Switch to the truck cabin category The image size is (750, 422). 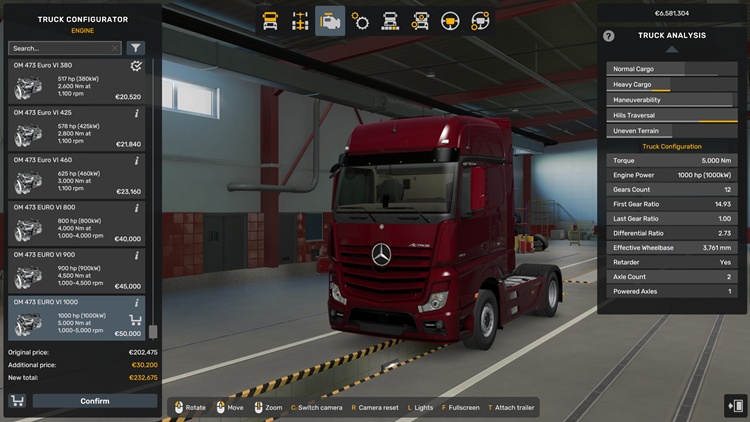[x=270, y=21]
